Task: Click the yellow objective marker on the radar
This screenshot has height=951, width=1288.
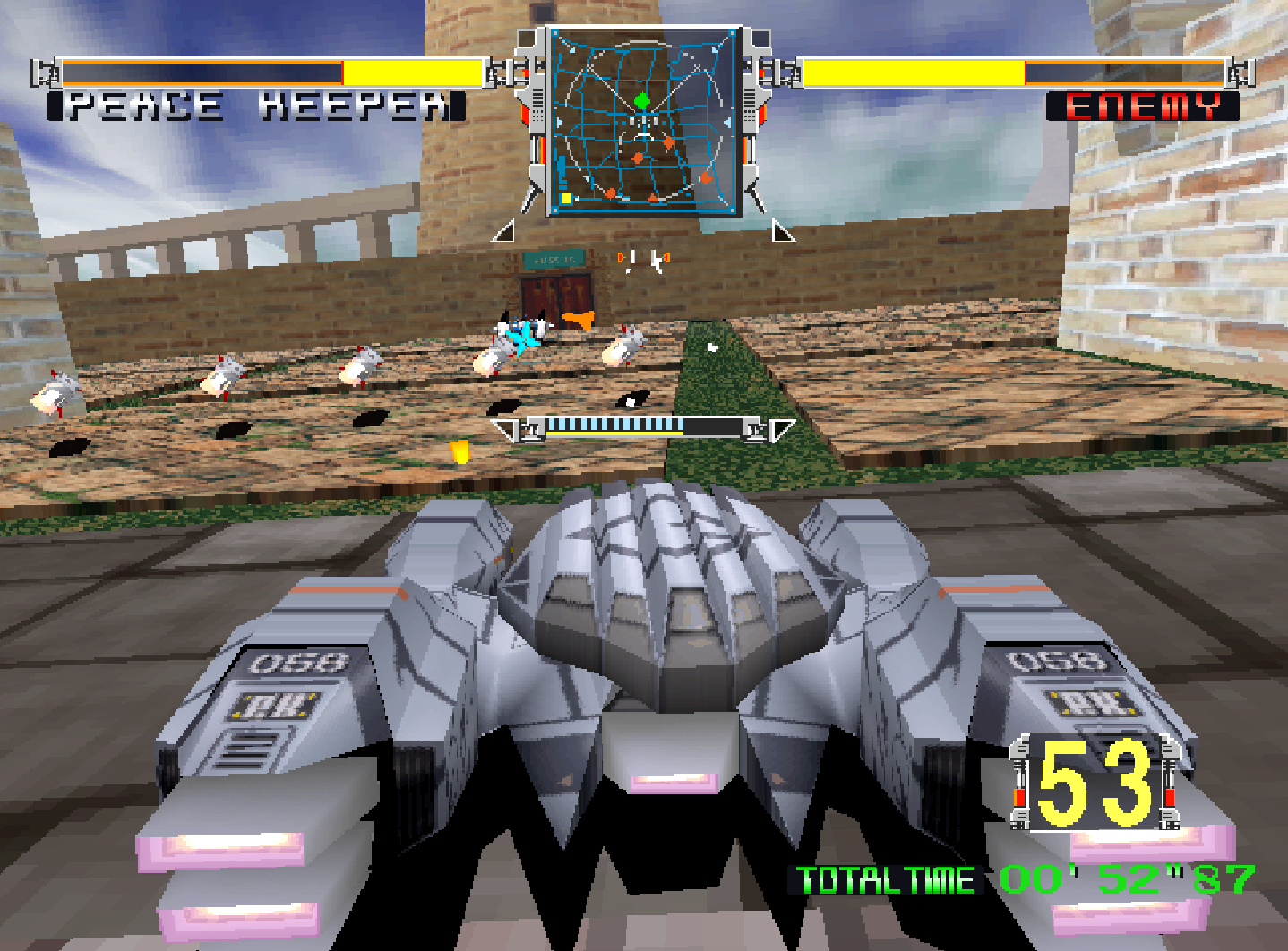Action: coord(566,198)
